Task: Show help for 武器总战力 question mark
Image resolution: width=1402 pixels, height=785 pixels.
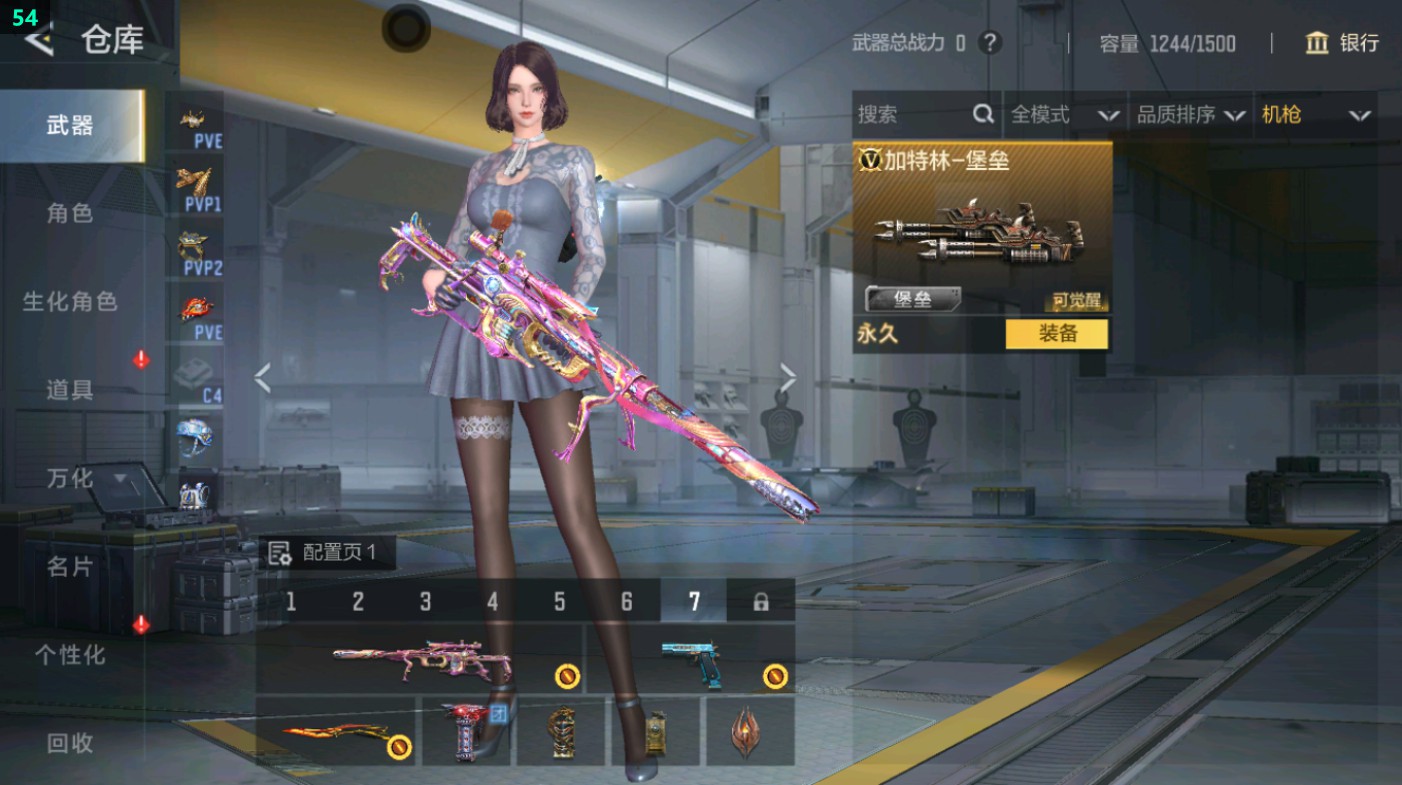Action: pyautogui.click(x=989, y=43)
